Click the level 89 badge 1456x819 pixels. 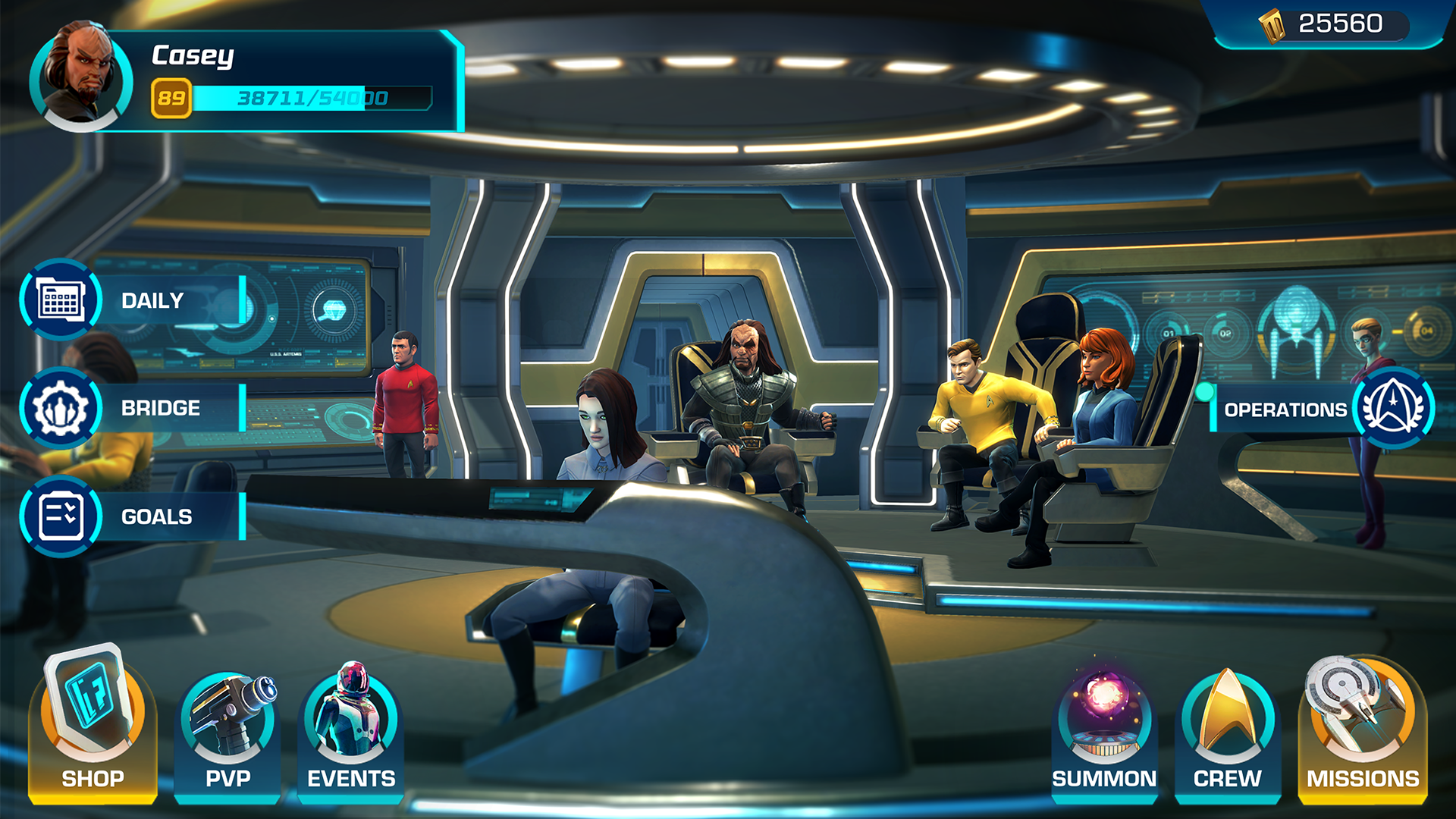(171, 97)
